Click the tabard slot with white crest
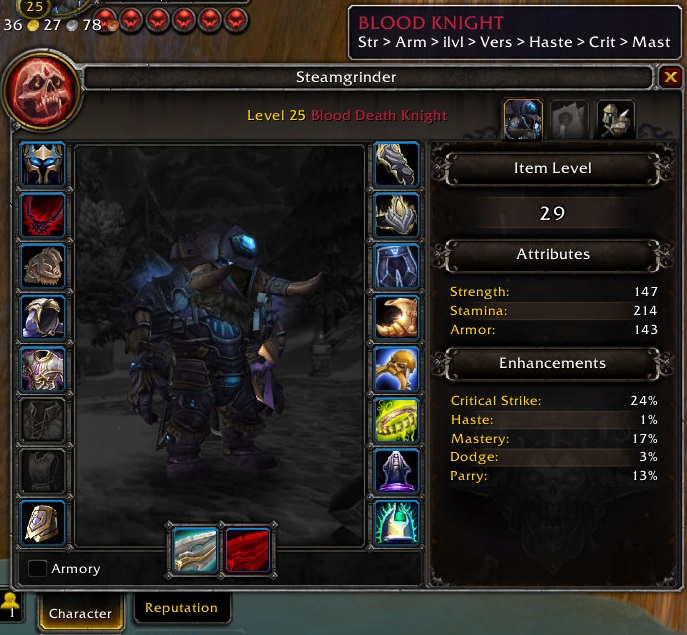 (43, 522)
